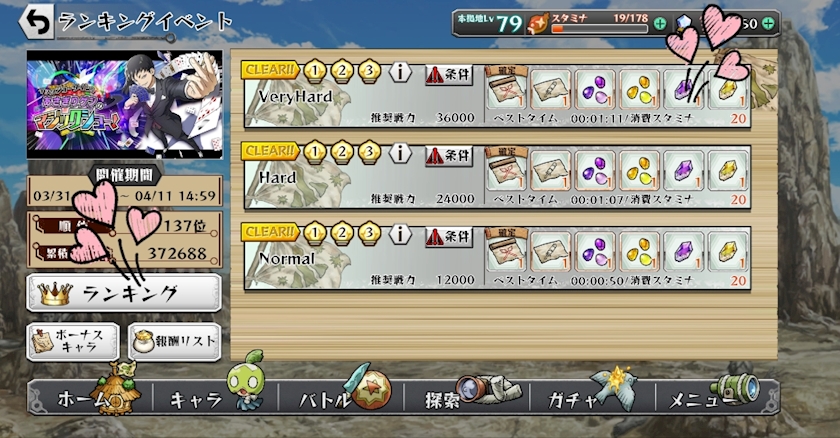View 条件 conditions for VeryHard stage
The image size is (840, 438).
pos(448,72)
